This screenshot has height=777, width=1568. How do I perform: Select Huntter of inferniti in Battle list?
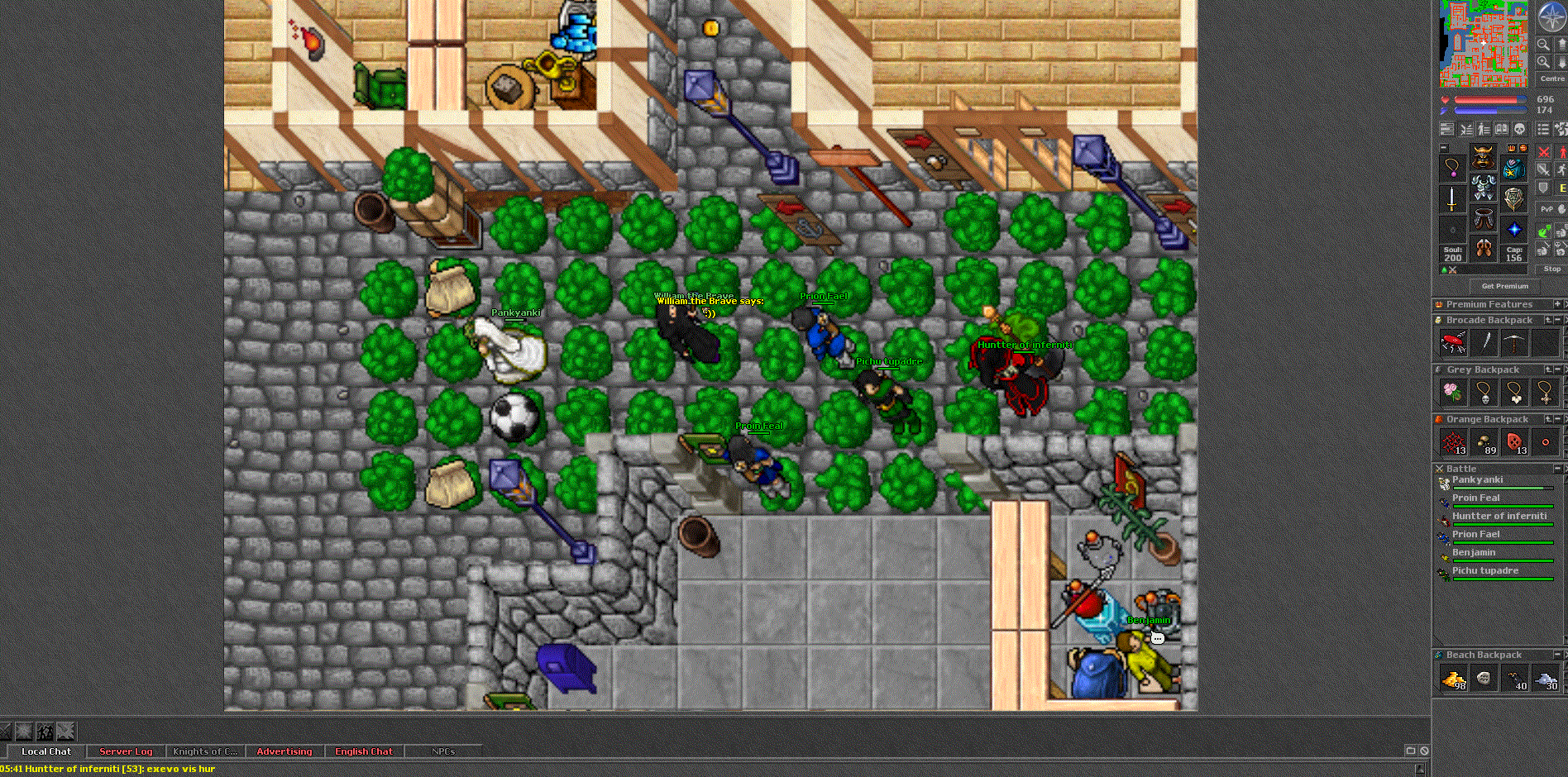click(1499, 517)
